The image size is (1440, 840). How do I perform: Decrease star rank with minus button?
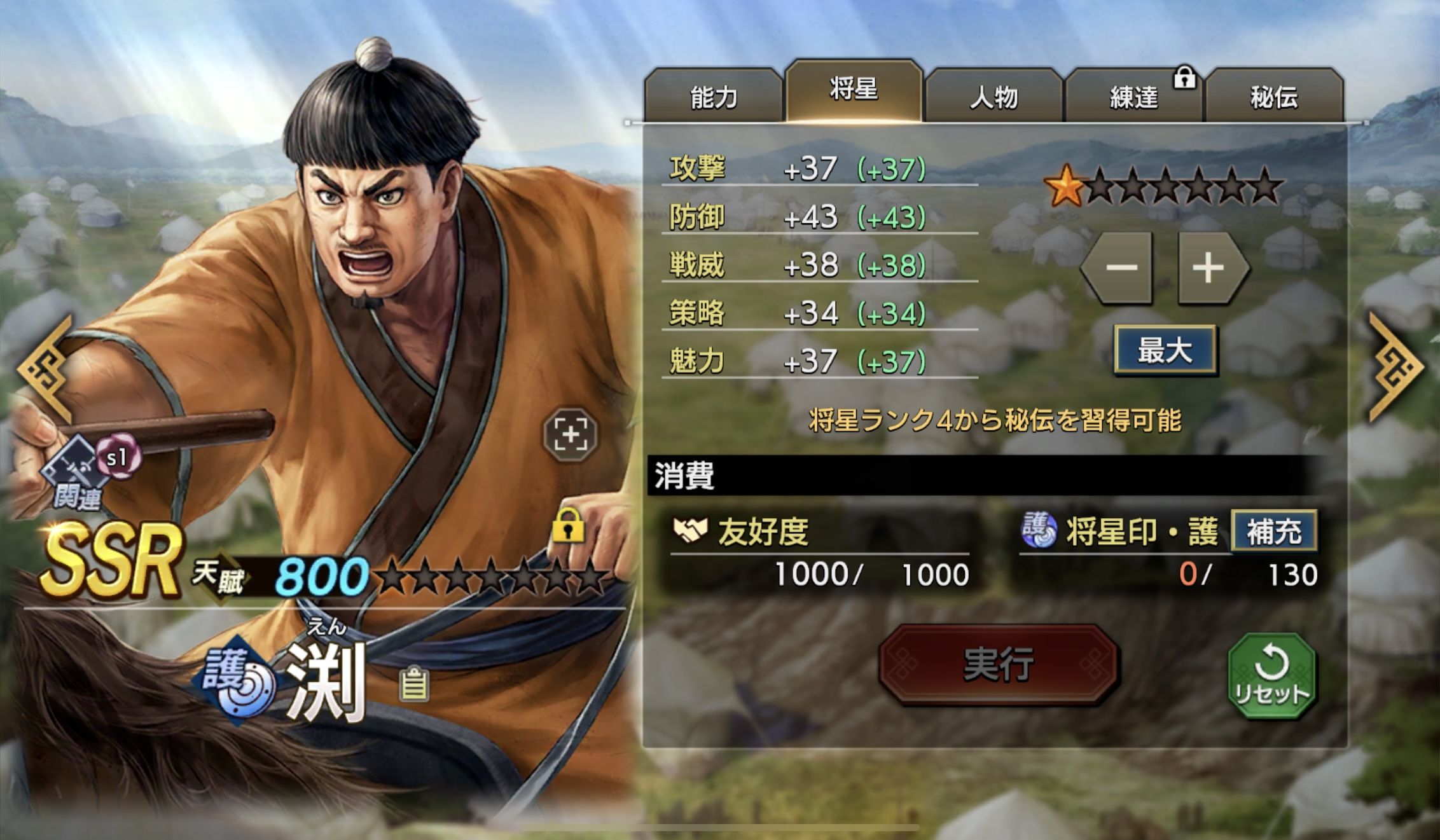pos(1121,267)
